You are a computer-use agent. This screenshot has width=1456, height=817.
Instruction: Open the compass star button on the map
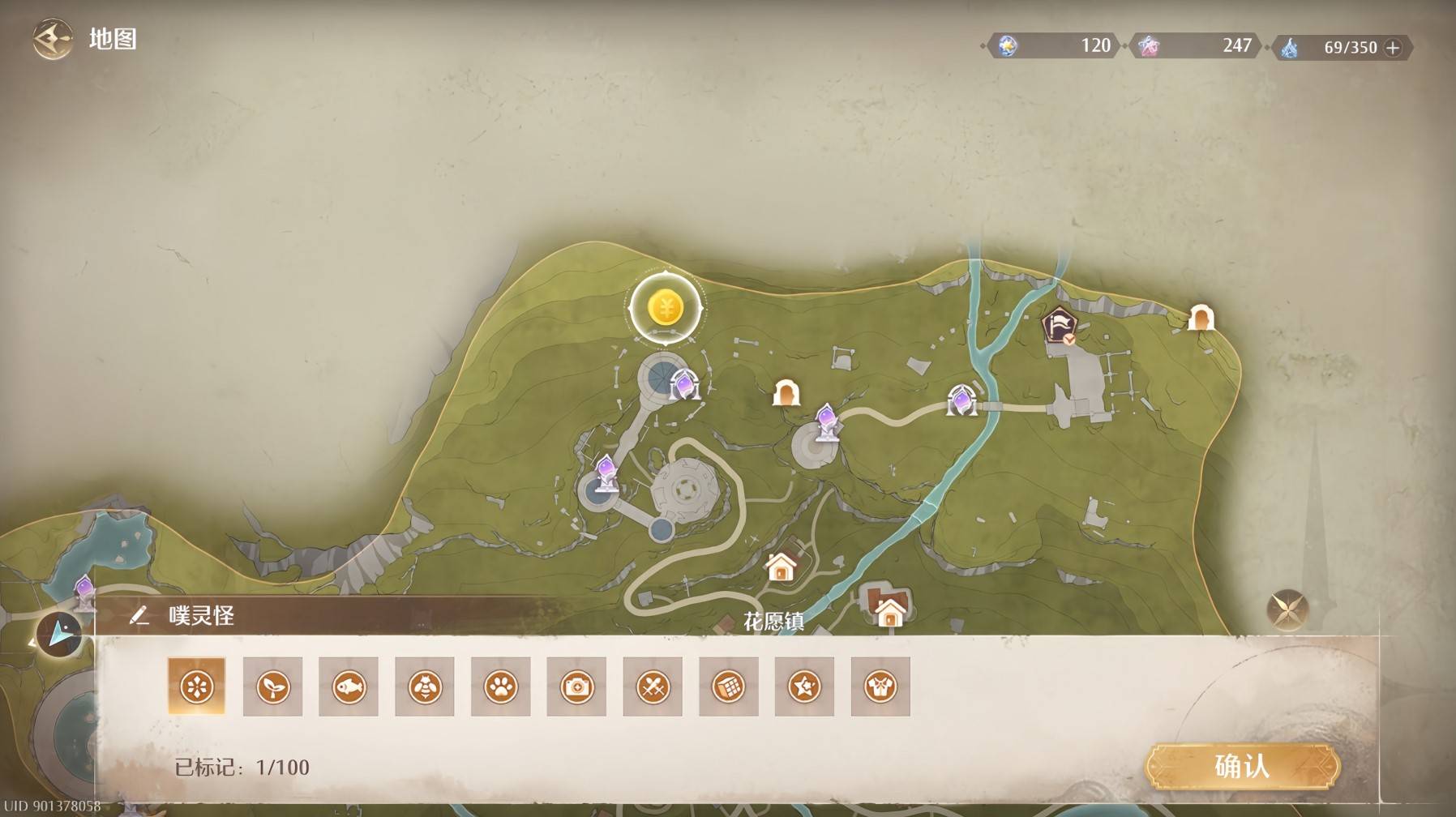(x=1287, y=609)
